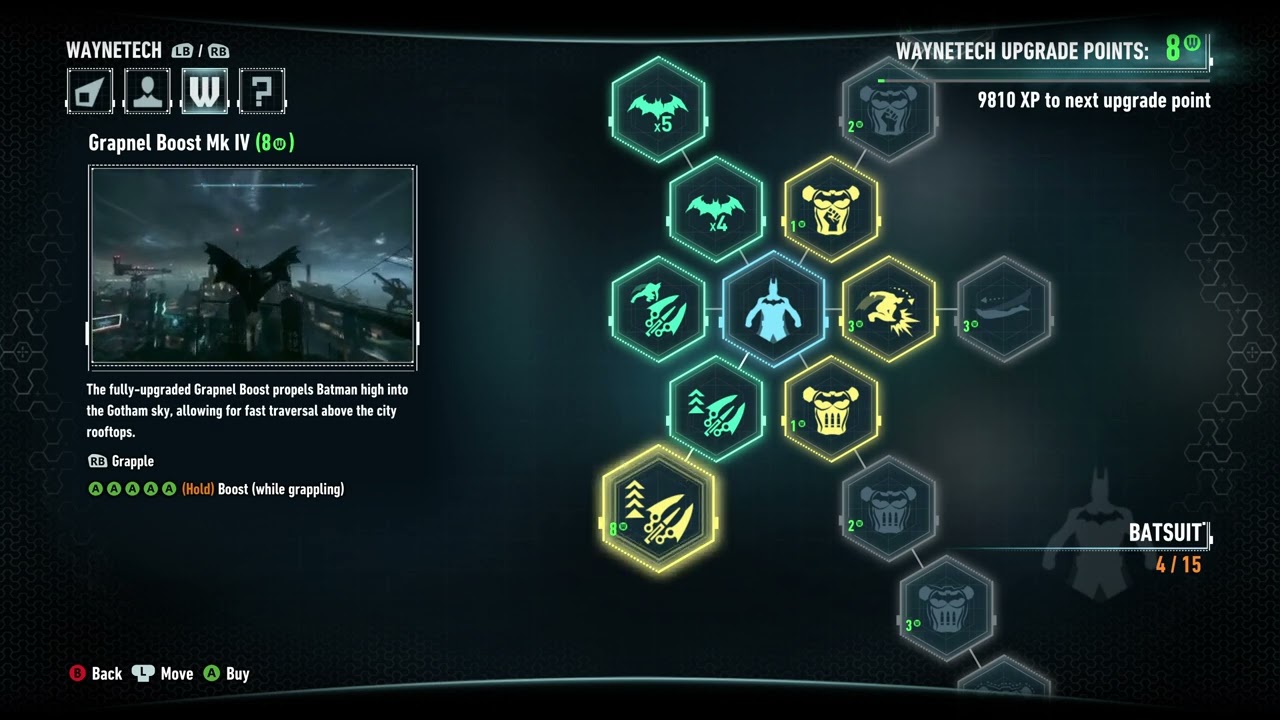Select the yellow leaping takedown upgrade hexagon
1280x720 pixels.
[x=889, y=308]
